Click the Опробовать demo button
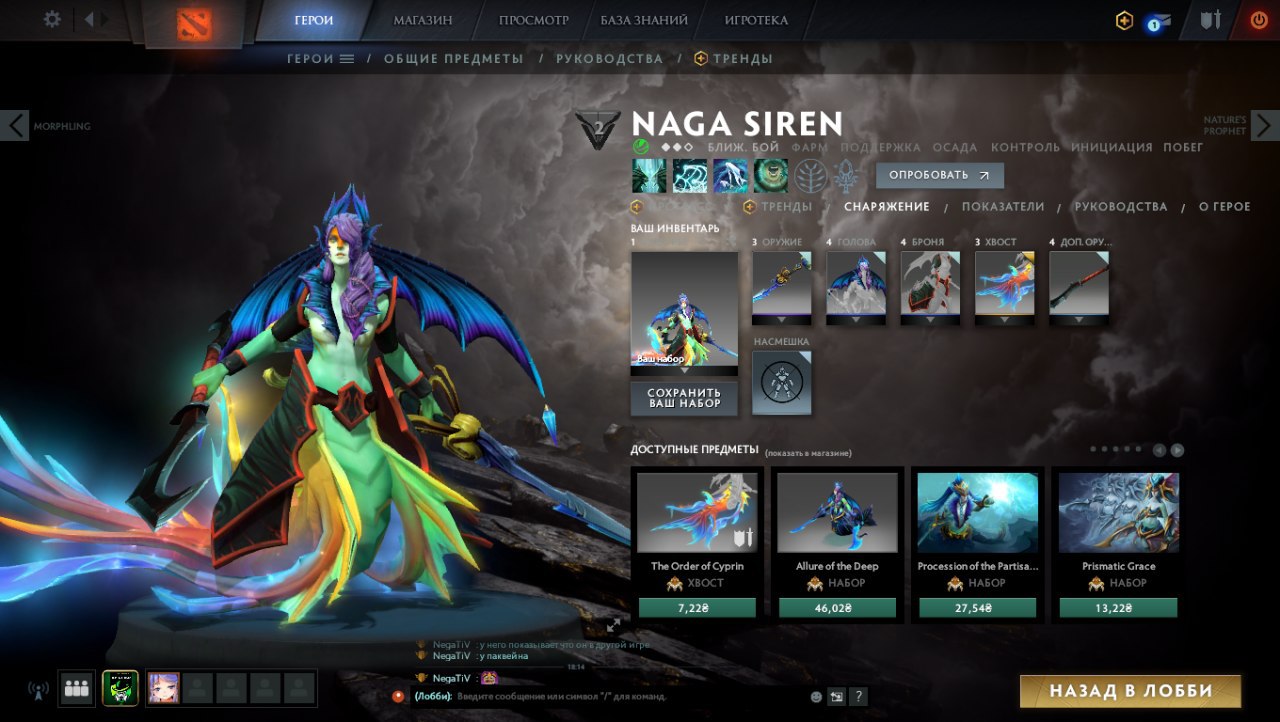The height and width of the screenshot is (722, 1280). (939, 175)
